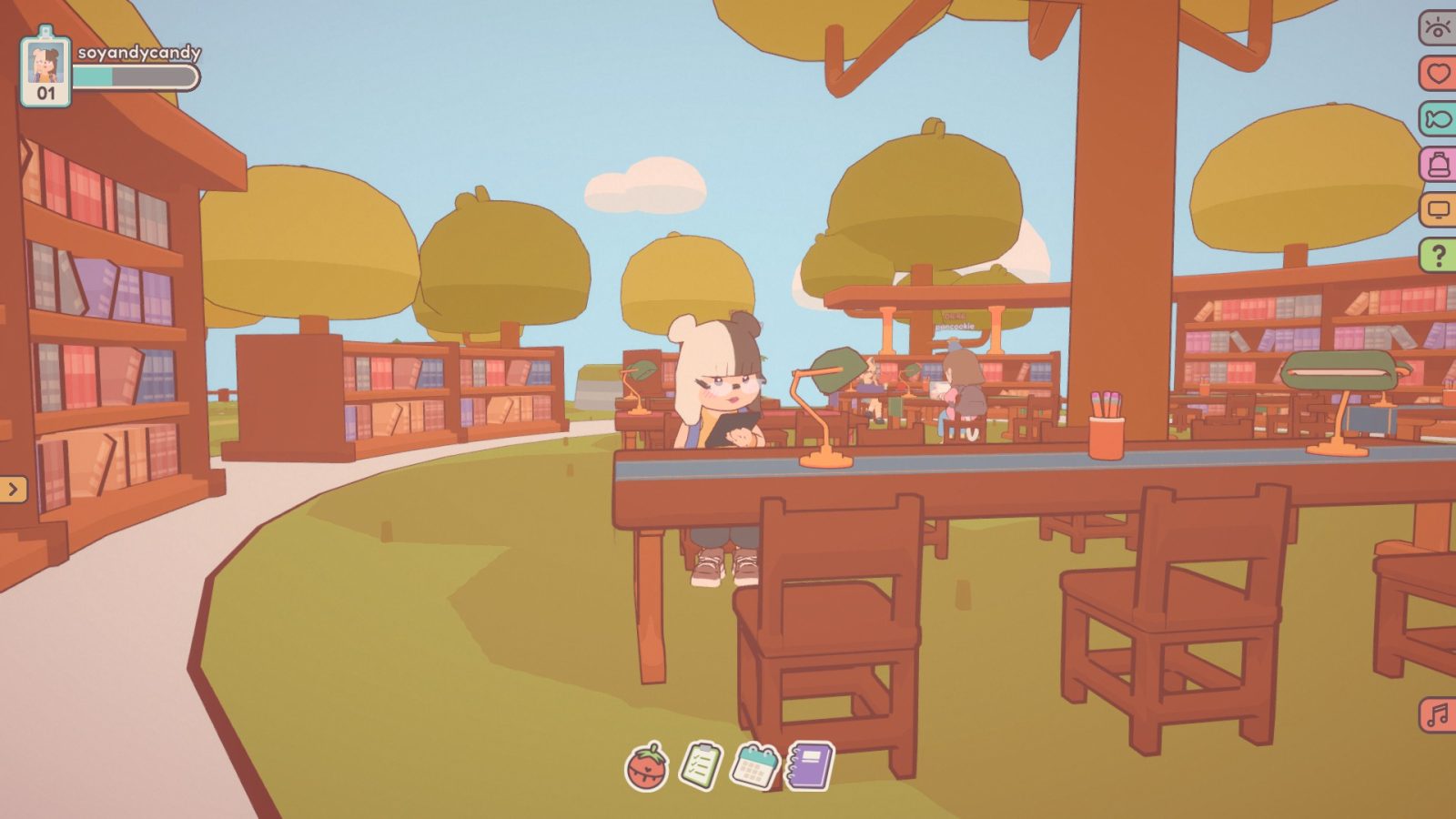Expand the side panel arrow tab
Viewport: 1456px width, 819px height.
pyautogui.click(x=13, y=490)
